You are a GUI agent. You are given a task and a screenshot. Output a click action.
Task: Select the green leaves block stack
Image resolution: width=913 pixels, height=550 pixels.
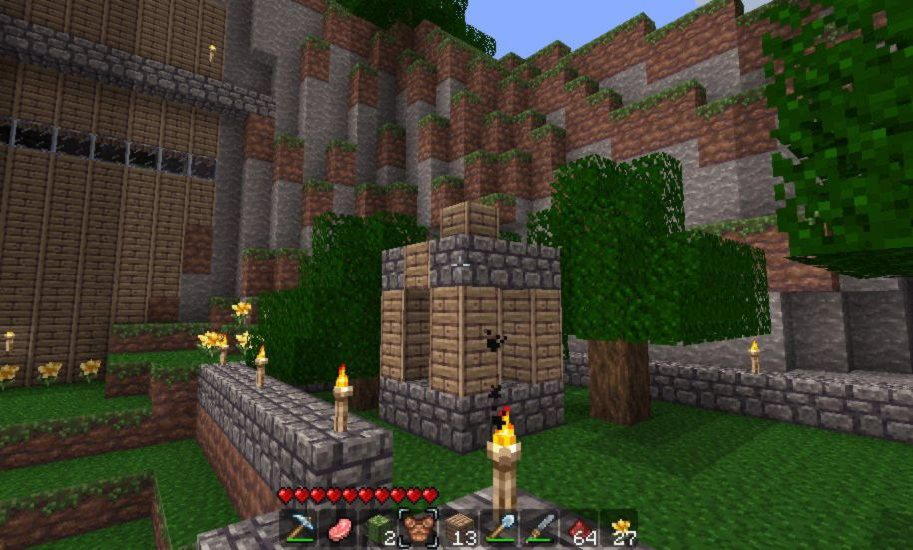click(x=379, y=527)
